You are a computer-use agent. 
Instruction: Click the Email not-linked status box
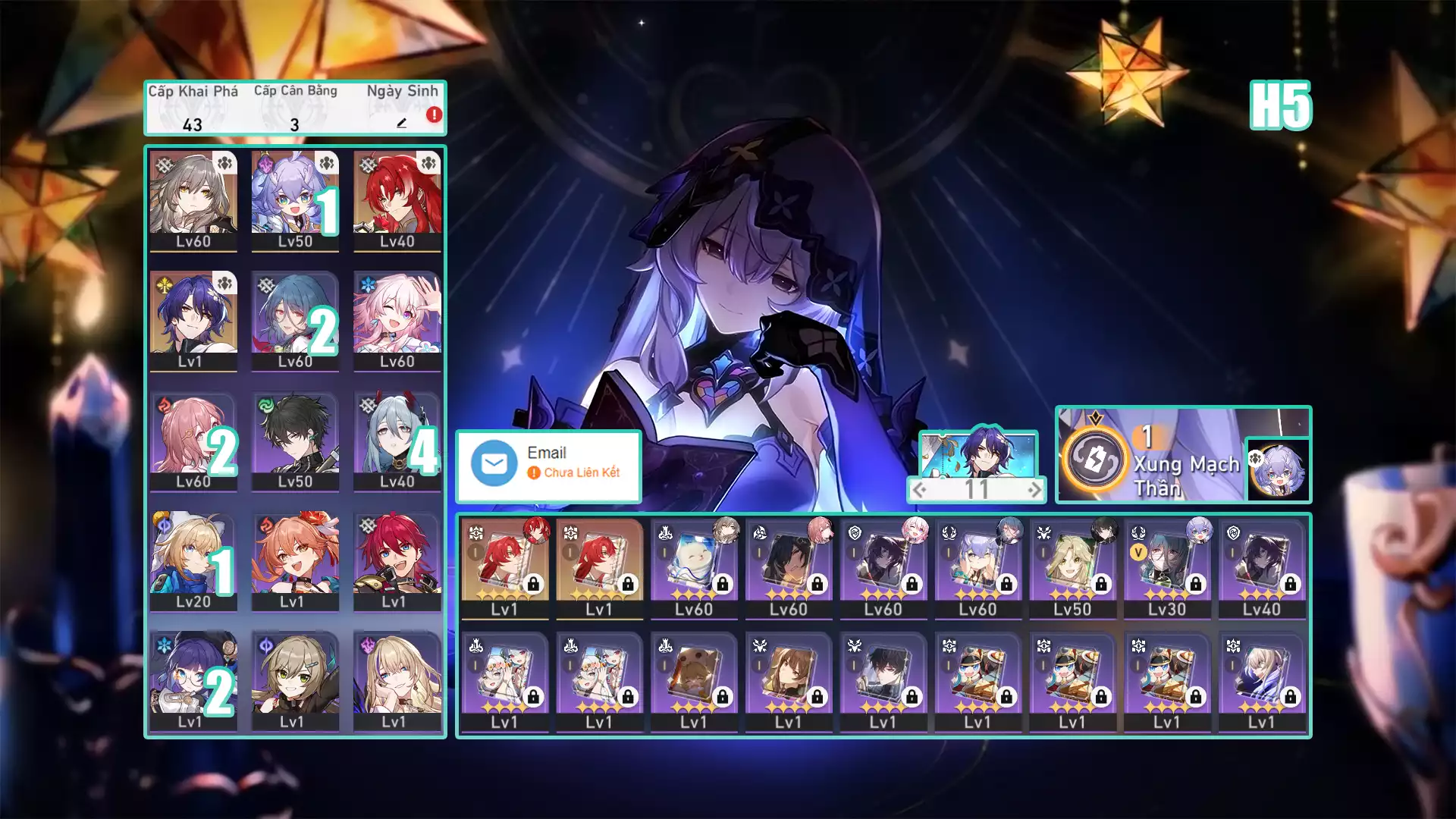pos(548,466)
